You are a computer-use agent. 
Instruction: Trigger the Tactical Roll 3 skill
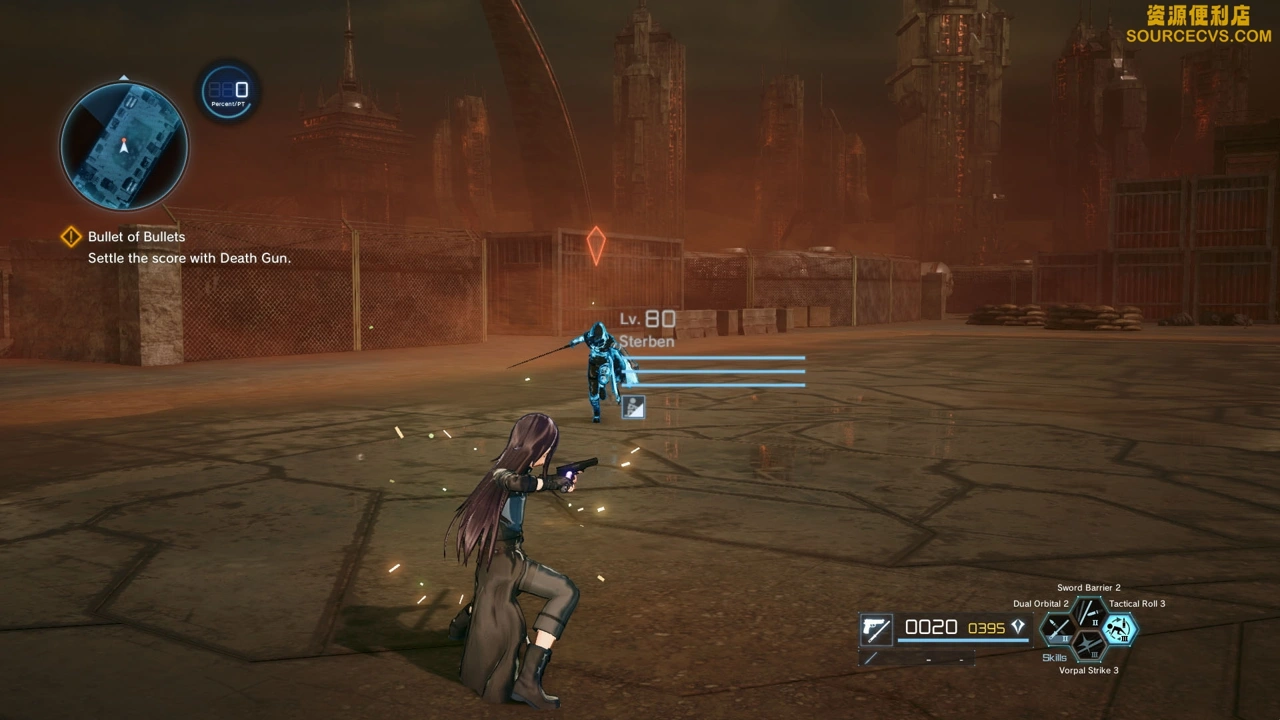click(x=1120, y=629)
